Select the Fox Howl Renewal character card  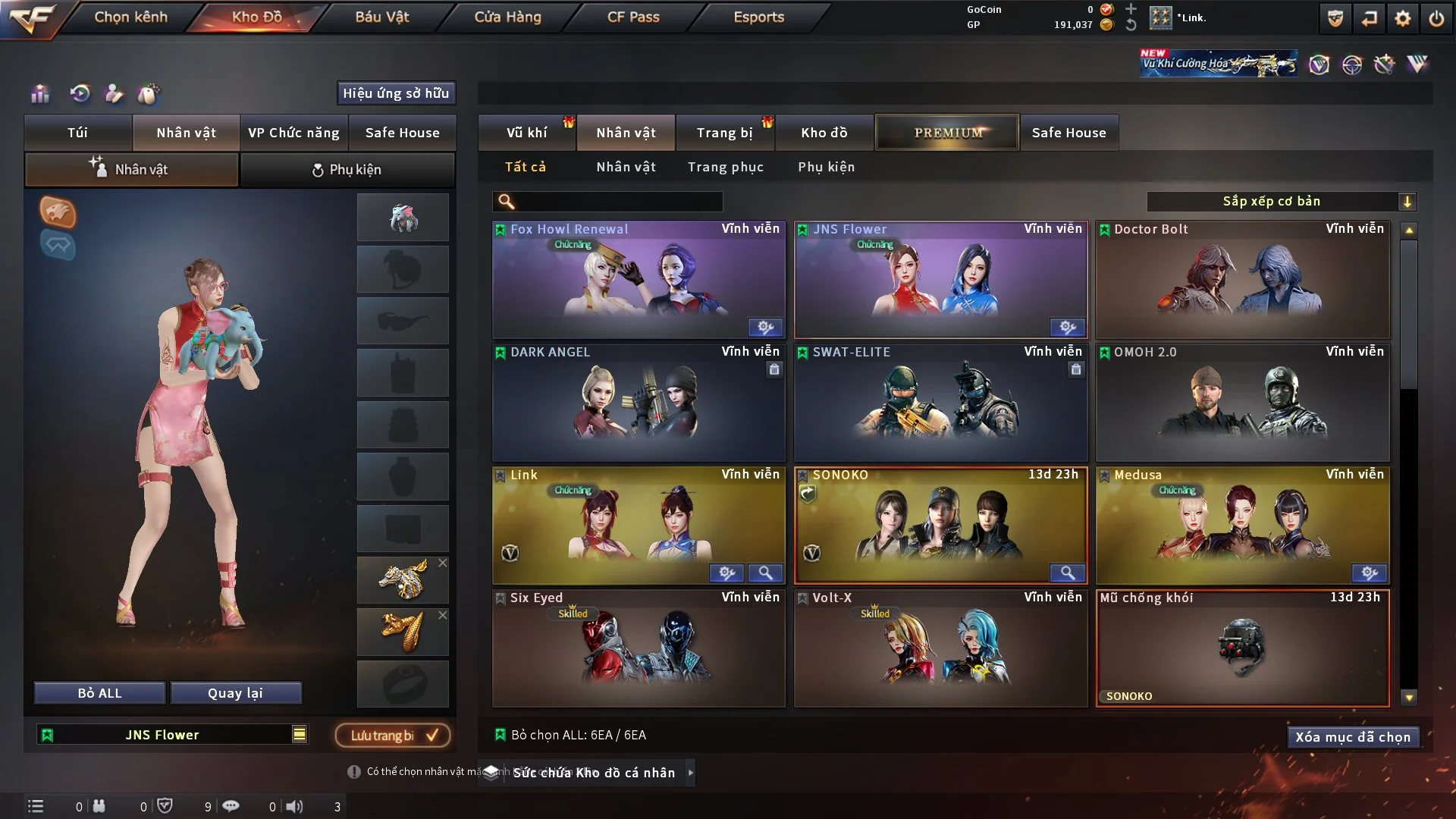click(639, 280)
